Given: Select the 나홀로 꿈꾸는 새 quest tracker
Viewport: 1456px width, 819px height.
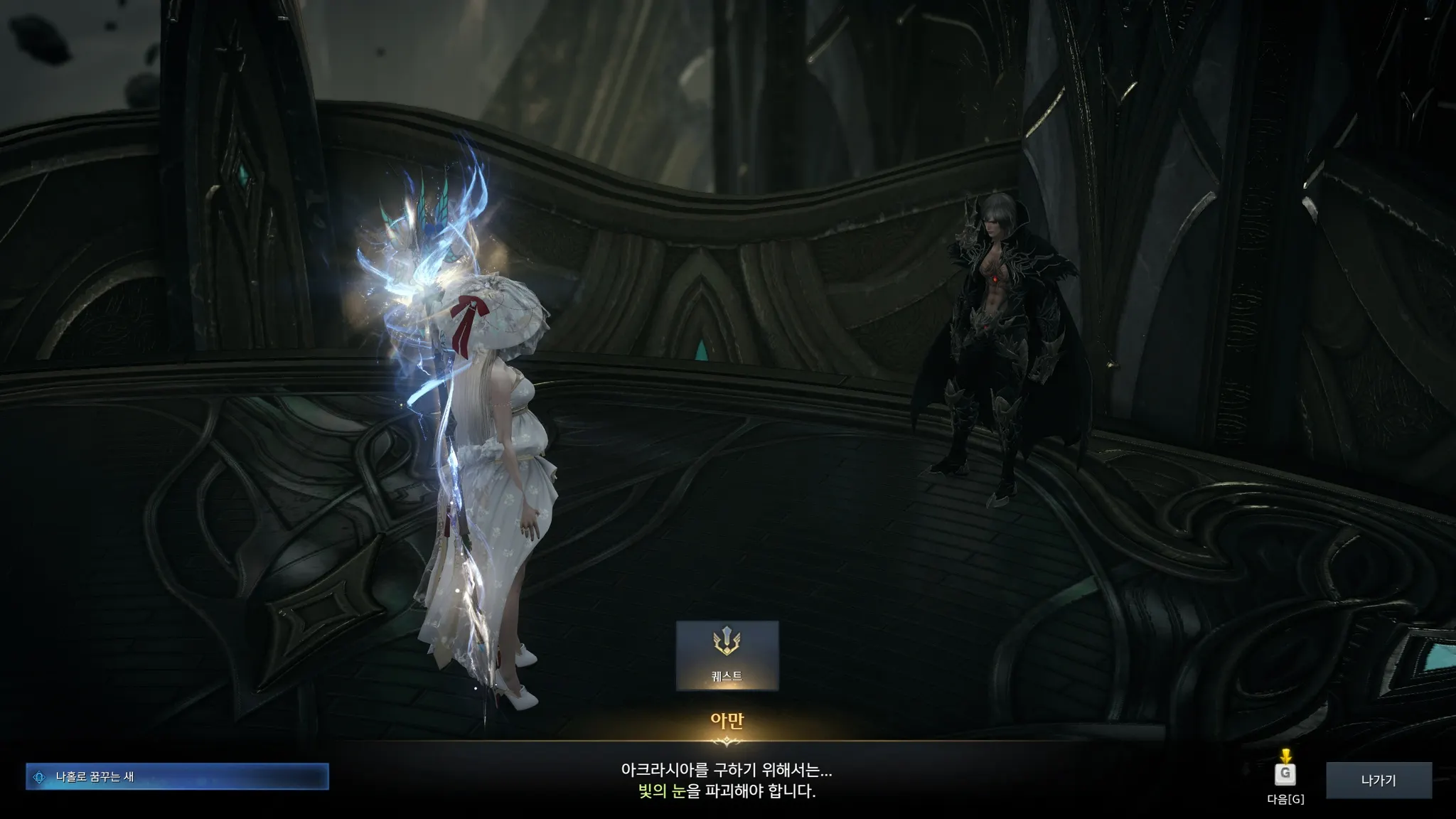Looking at the screenshot, I should click(x=177, y=777).
